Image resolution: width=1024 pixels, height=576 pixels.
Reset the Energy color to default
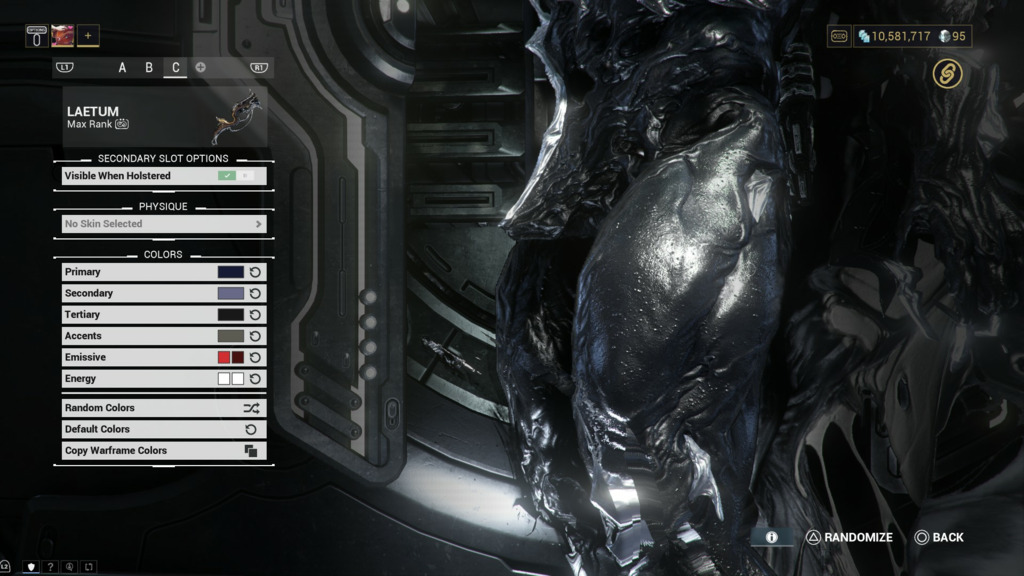click(x=255, y=379)
